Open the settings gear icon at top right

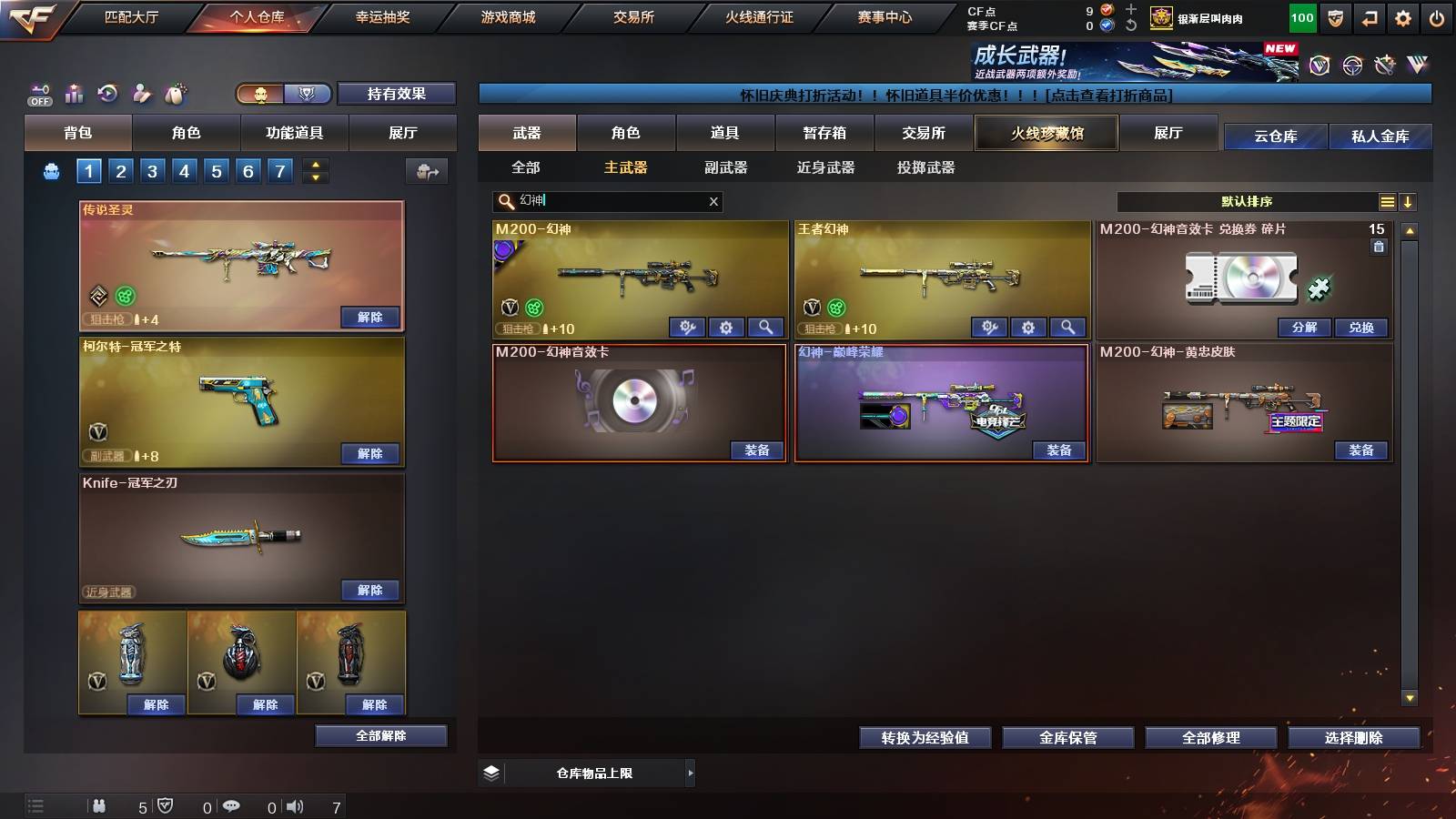(x=1403, y=16)
